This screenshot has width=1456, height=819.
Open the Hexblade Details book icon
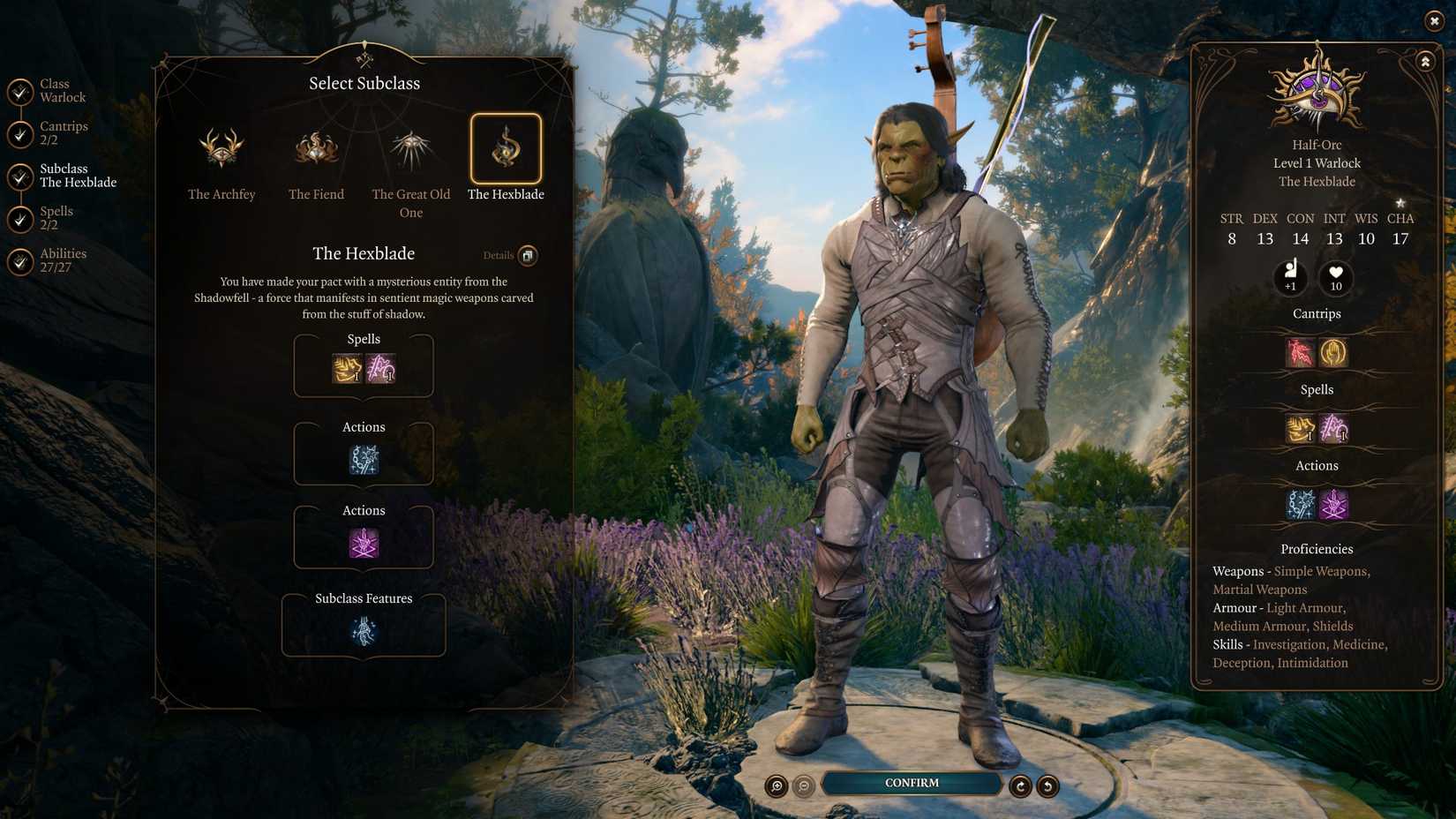pos(528,255)
